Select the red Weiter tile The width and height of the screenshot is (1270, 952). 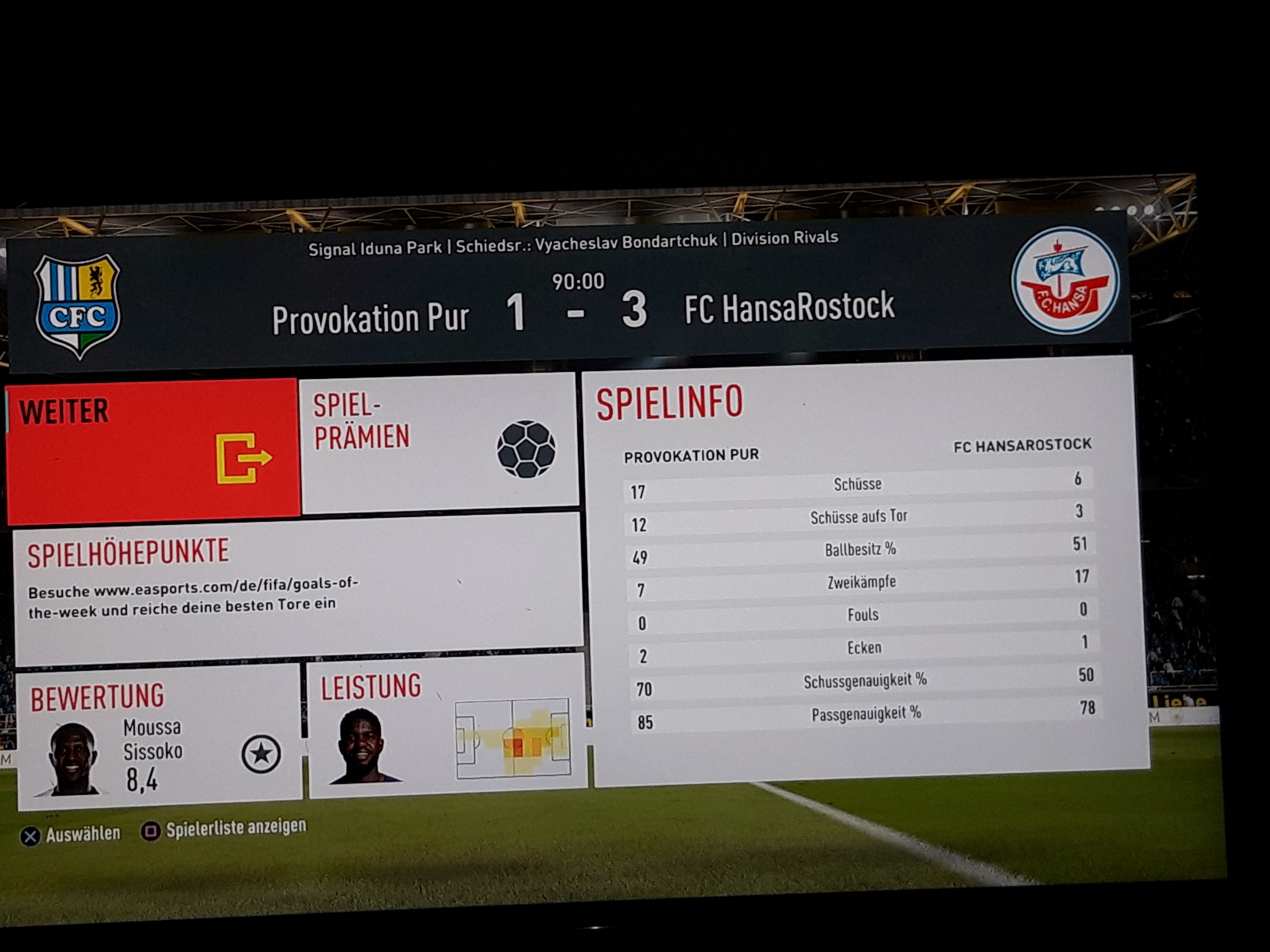pyautogui.click(x=153, y=450)
